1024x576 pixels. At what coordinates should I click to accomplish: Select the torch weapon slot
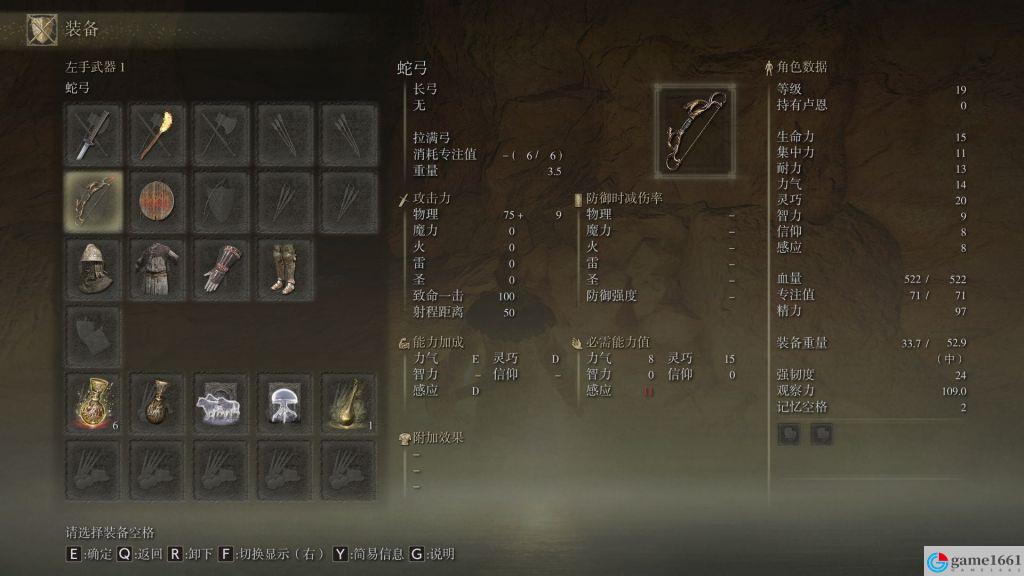[158, 134]
